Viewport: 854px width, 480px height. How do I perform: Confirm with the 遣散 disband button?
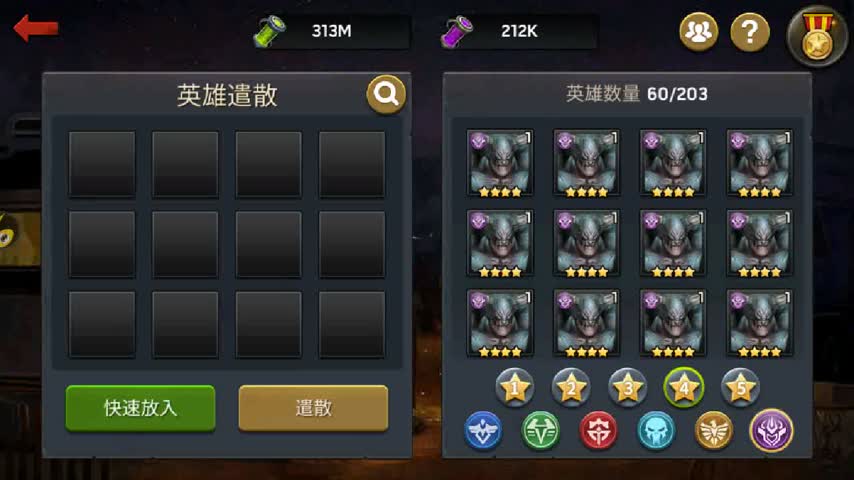coord(313,408)
